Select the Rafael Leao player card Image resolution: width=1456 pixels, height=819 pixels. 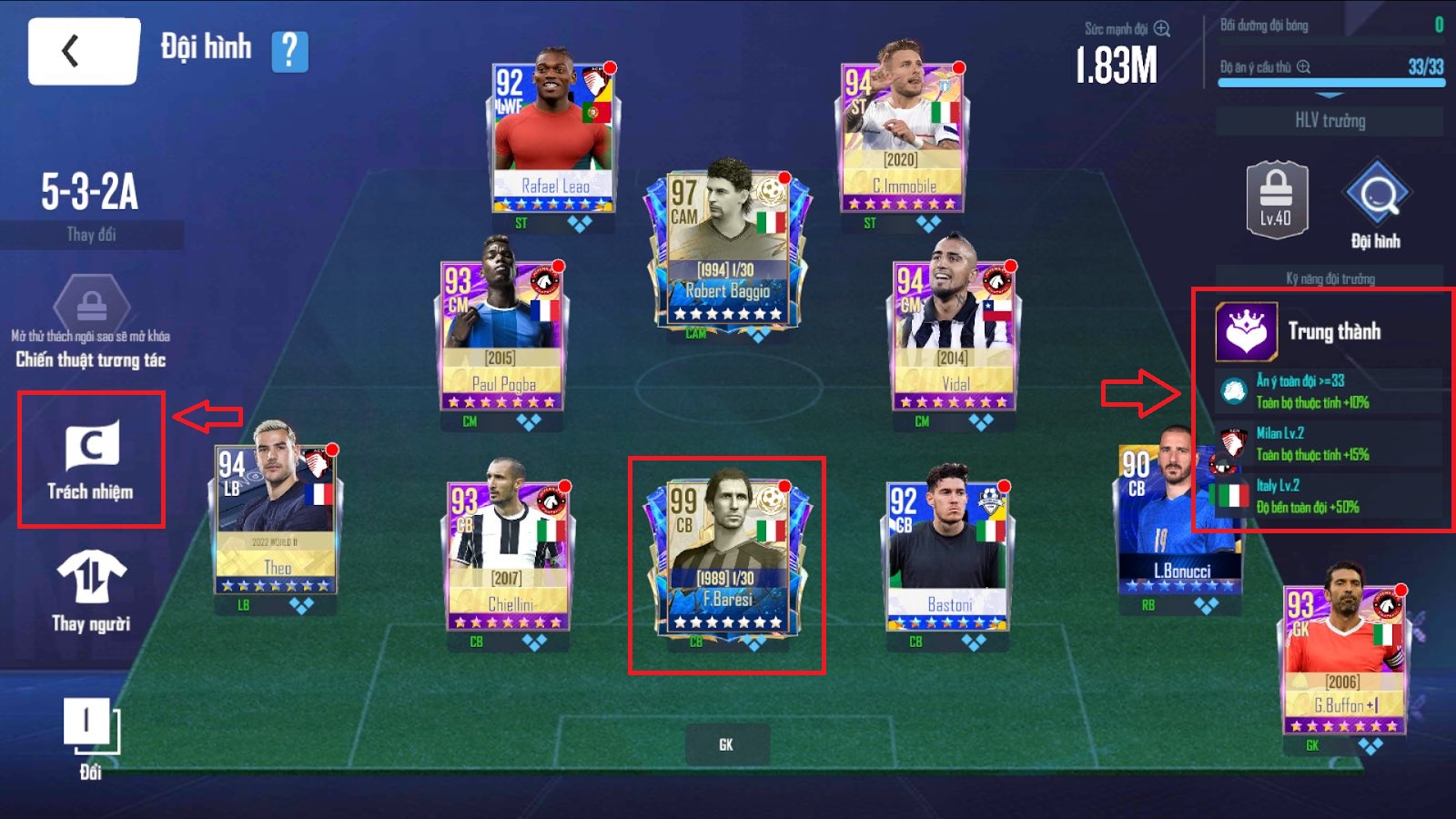(x=554, y=136)
